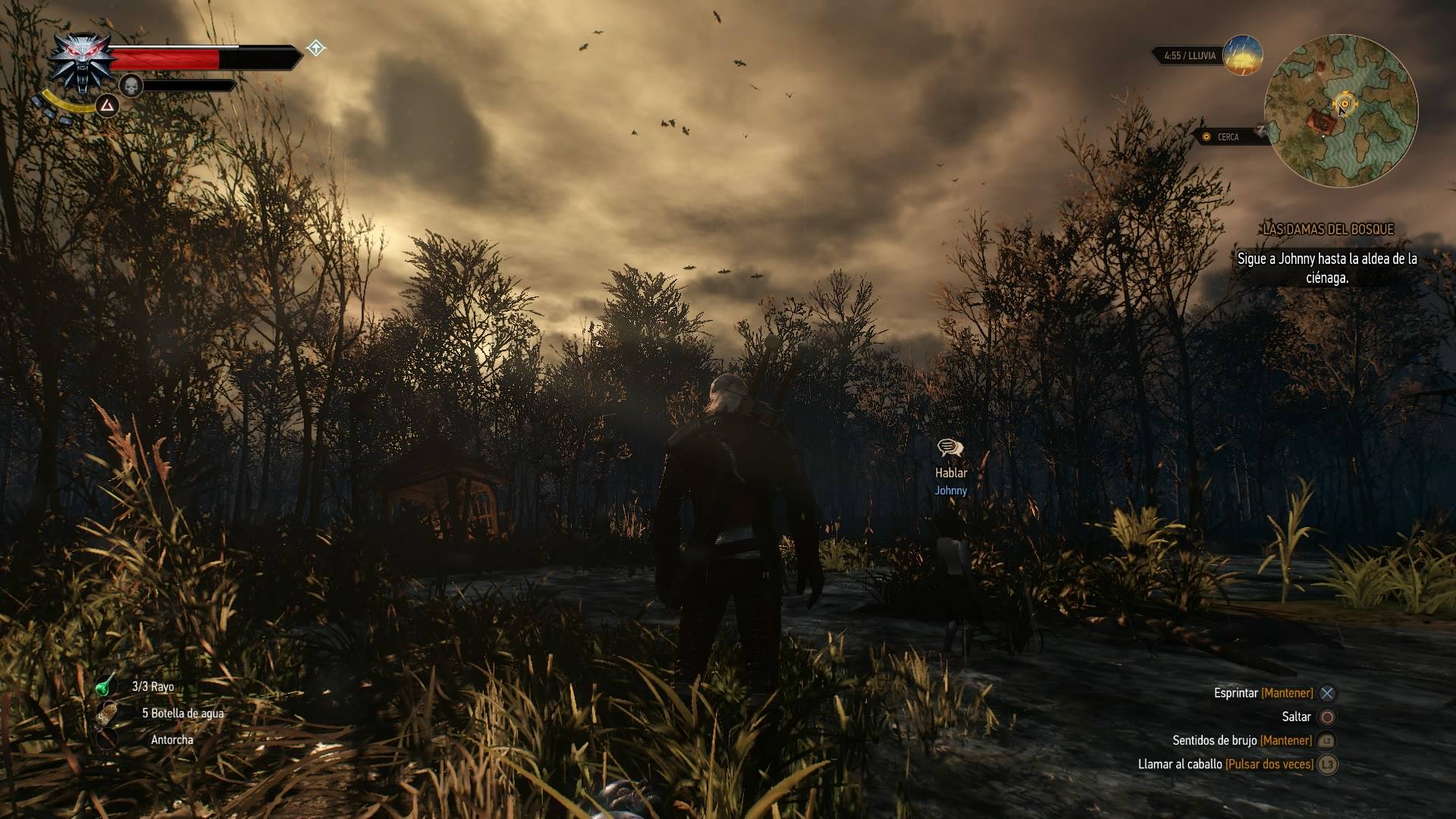1456x819 pixels.
Task: Click the quest objective marker on minimap
Action: point(1345,104)
